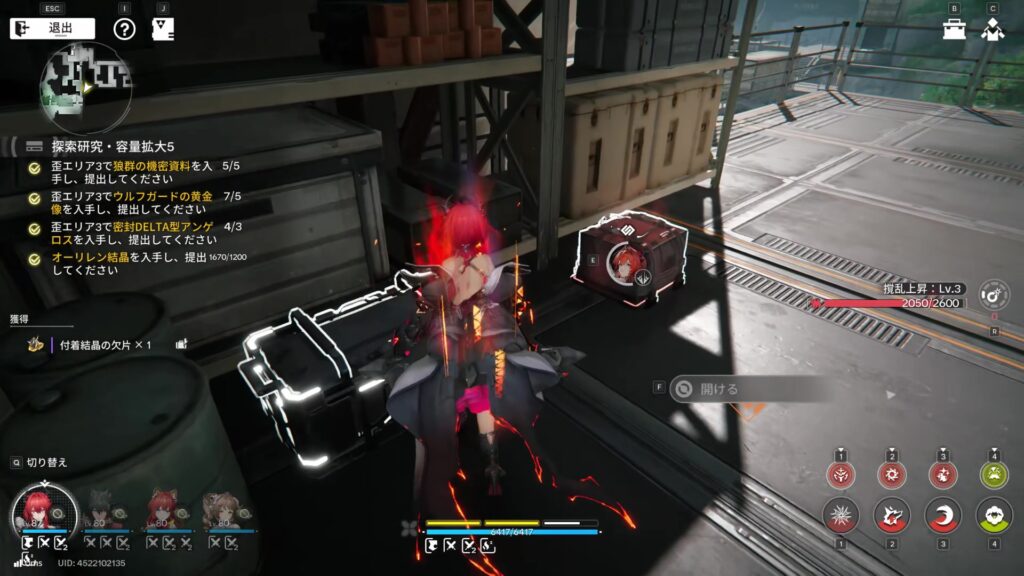Open the briefcase inventory icon
Viewport: 1024px width, 576px height.
coord(954,28)
